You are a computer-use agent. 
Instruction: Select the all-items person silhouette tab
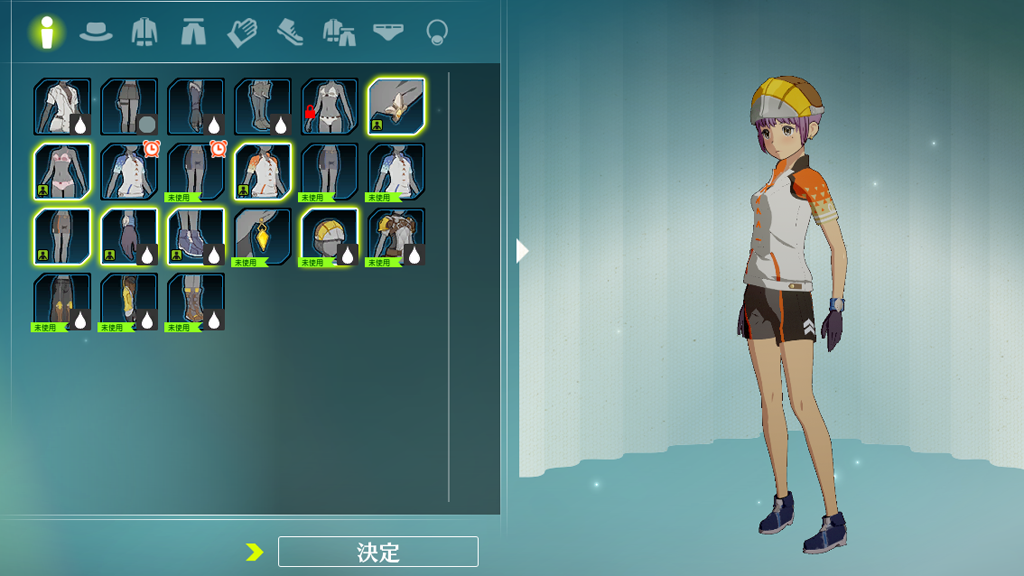coord(46,32)
